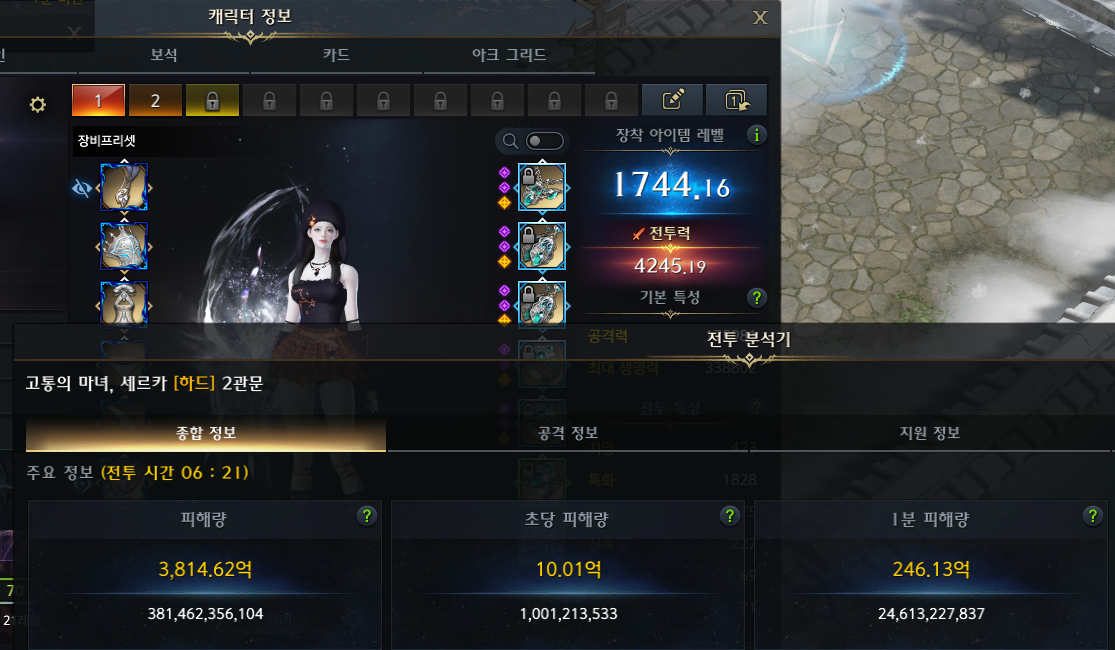Select the 종합 정보 tab

(206, 433)
